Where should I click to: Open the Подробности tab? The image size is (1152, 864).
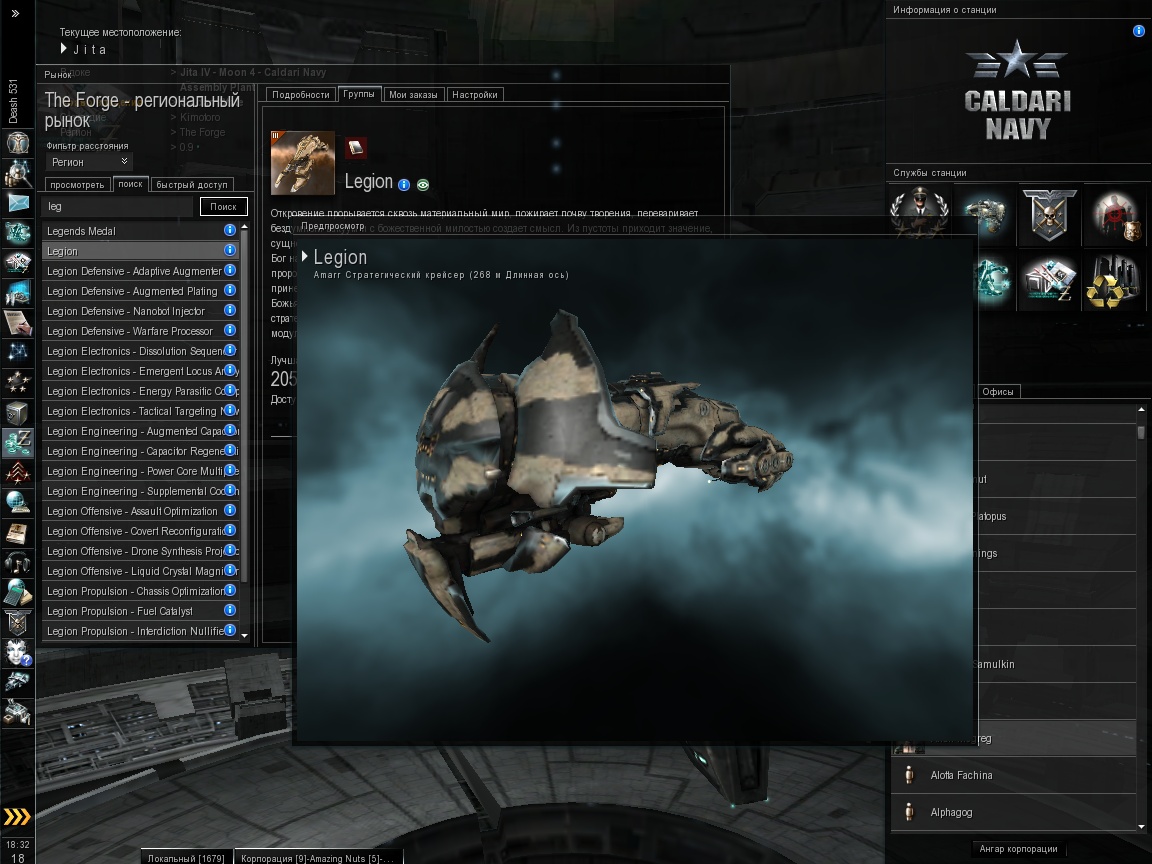tap(300, 95)
